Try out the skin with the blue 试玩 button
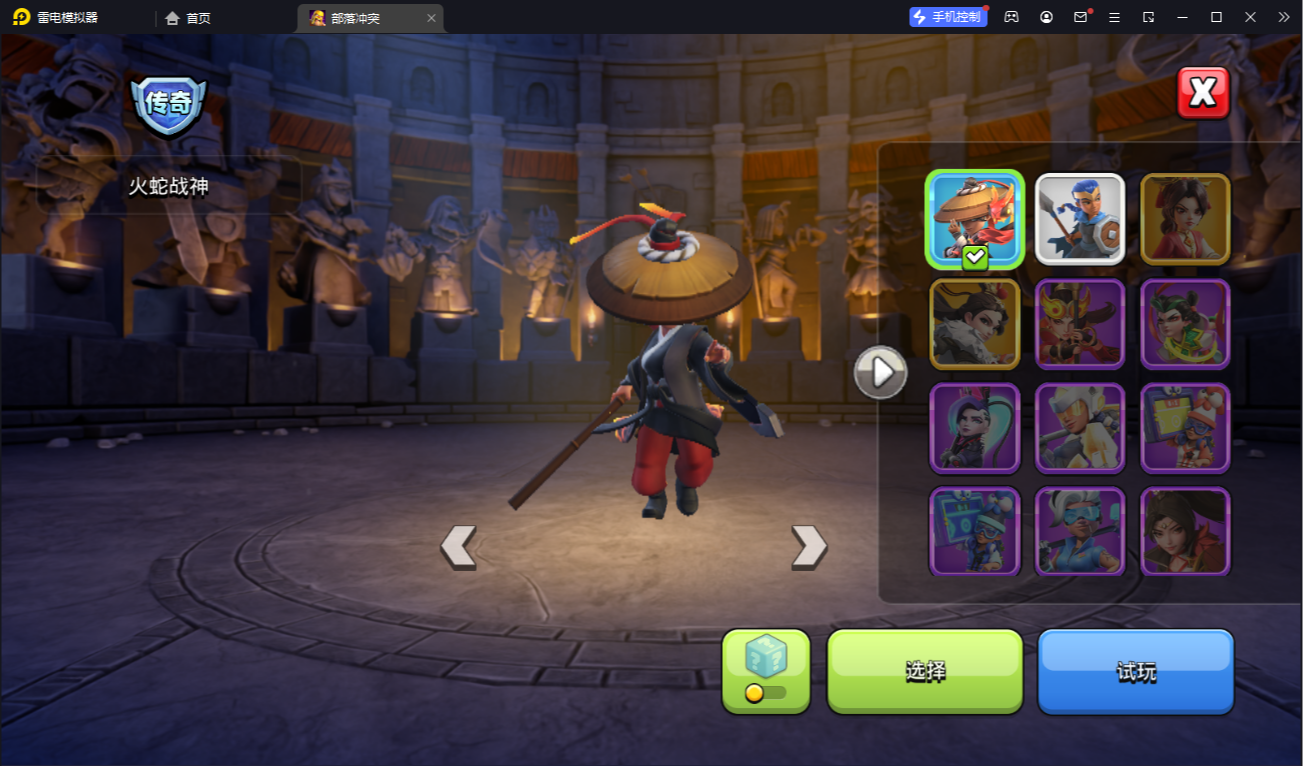 point(1136,671)
